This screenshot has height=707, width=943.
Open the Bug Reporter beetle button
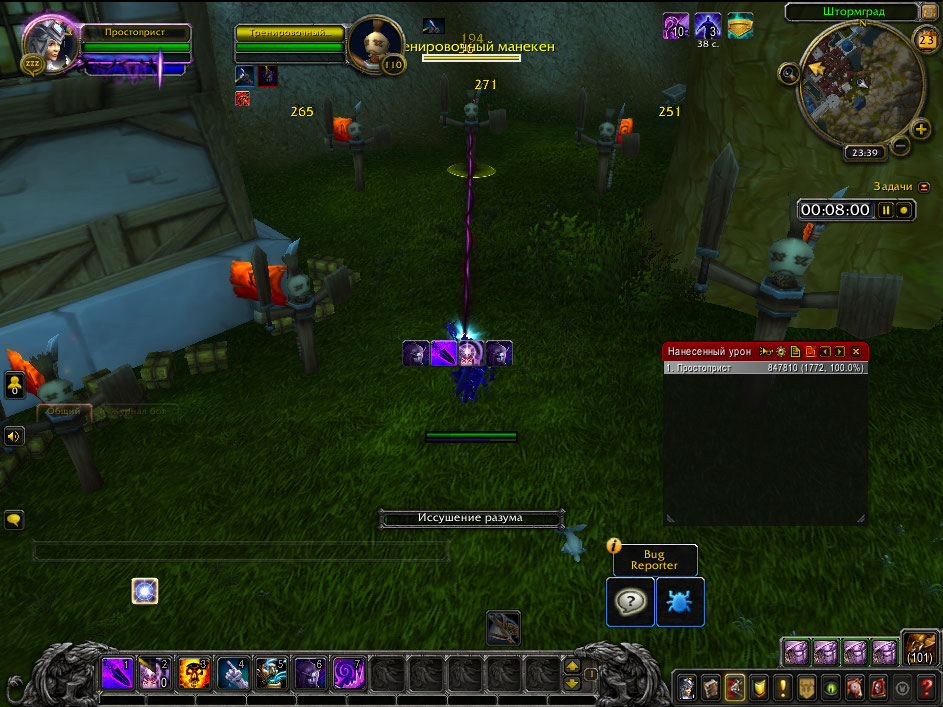click(680, 602)
